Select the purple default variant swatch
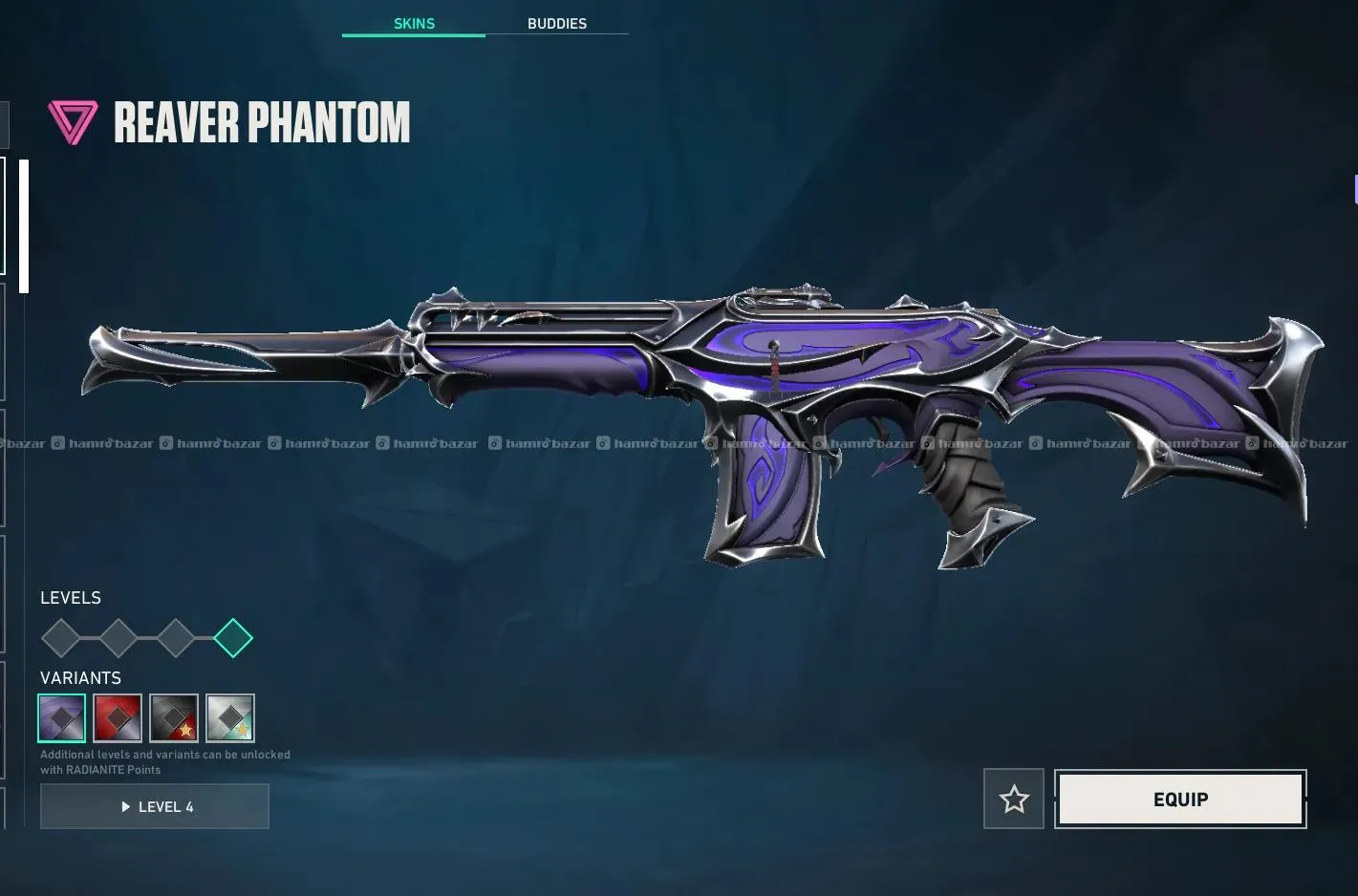1358x896 pixels. point(62,718)
